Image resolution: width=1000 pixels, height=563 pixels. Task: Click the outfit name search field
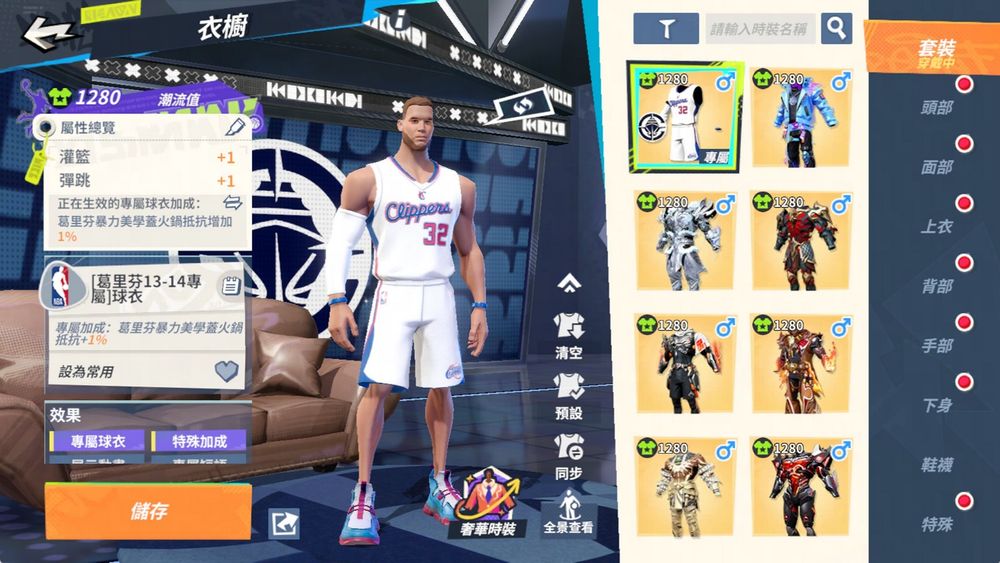point(760,29)
